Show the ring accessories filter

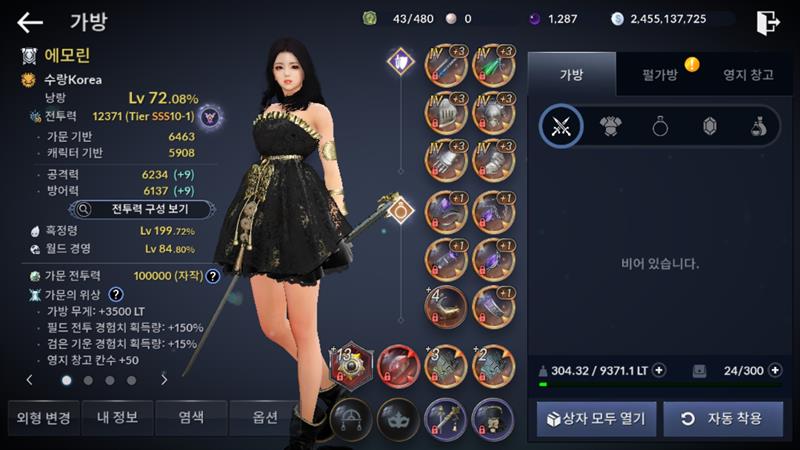coord(660,126)
